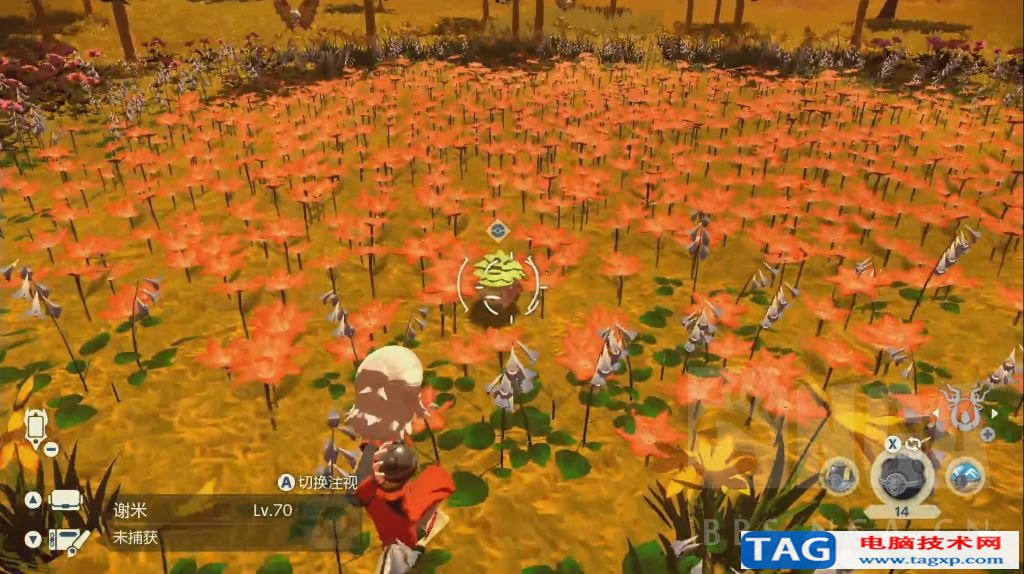This screenshot has height=574, width=1024.
Task: Select the locked-on Shaymin target reticle
Action: point(498,282)
